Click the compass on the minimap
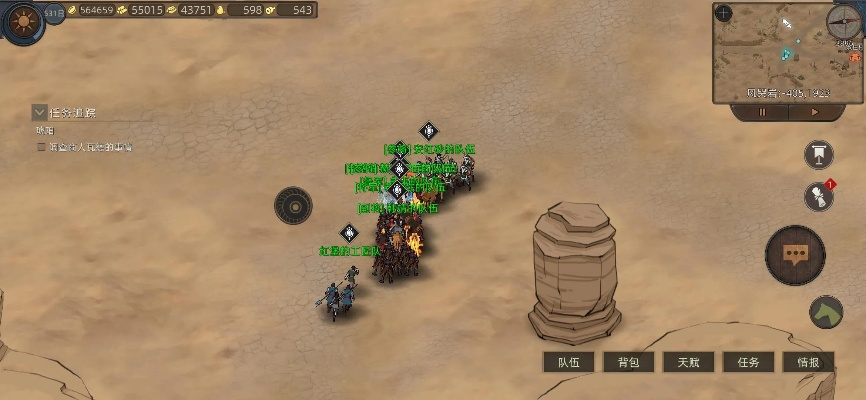Image resolution: width=866 pixels, height=400 pixels. pyautogui.click(x=843, y=20)
